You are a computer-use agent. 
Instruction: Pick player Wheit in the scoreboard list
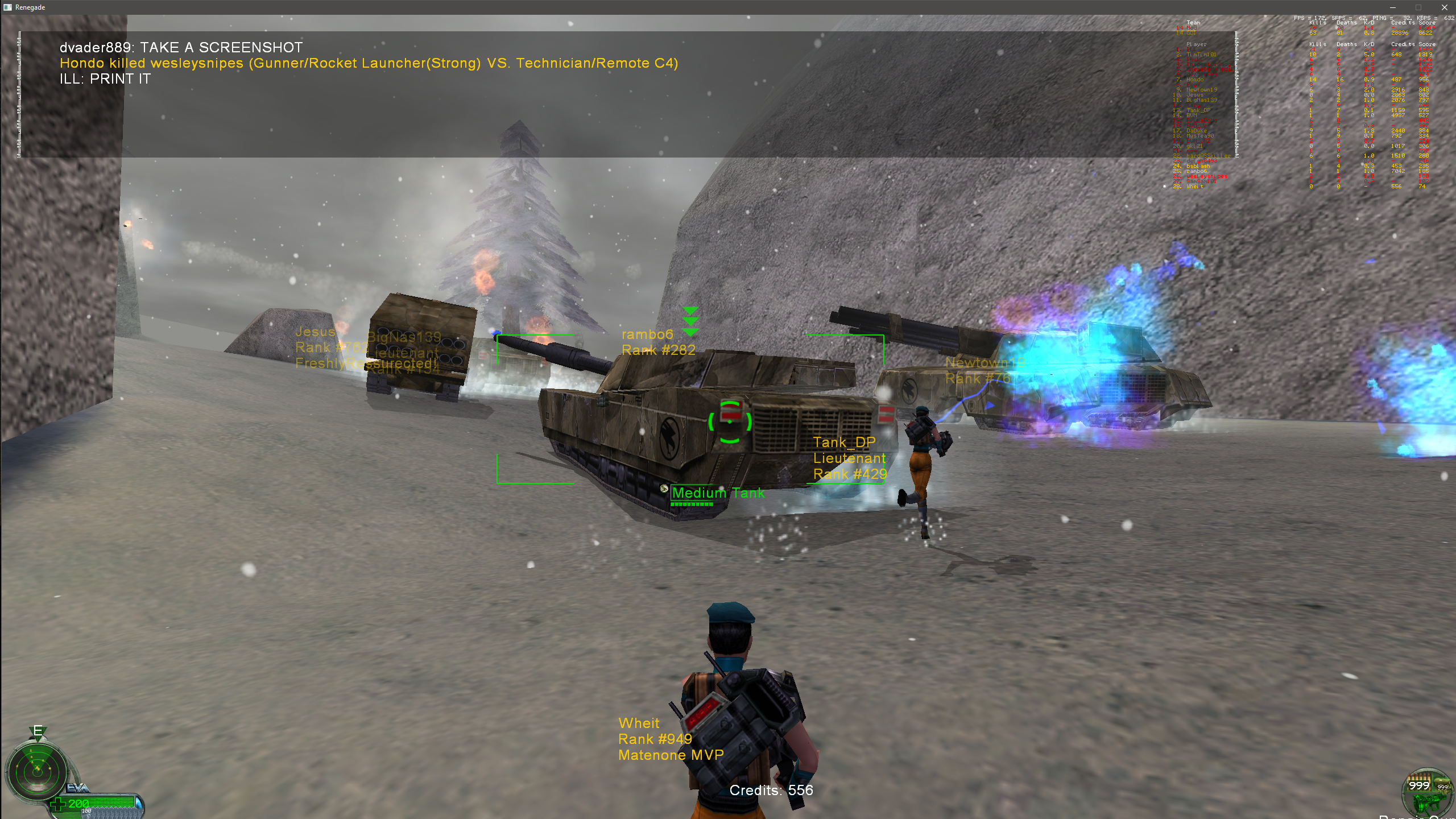1194,187
